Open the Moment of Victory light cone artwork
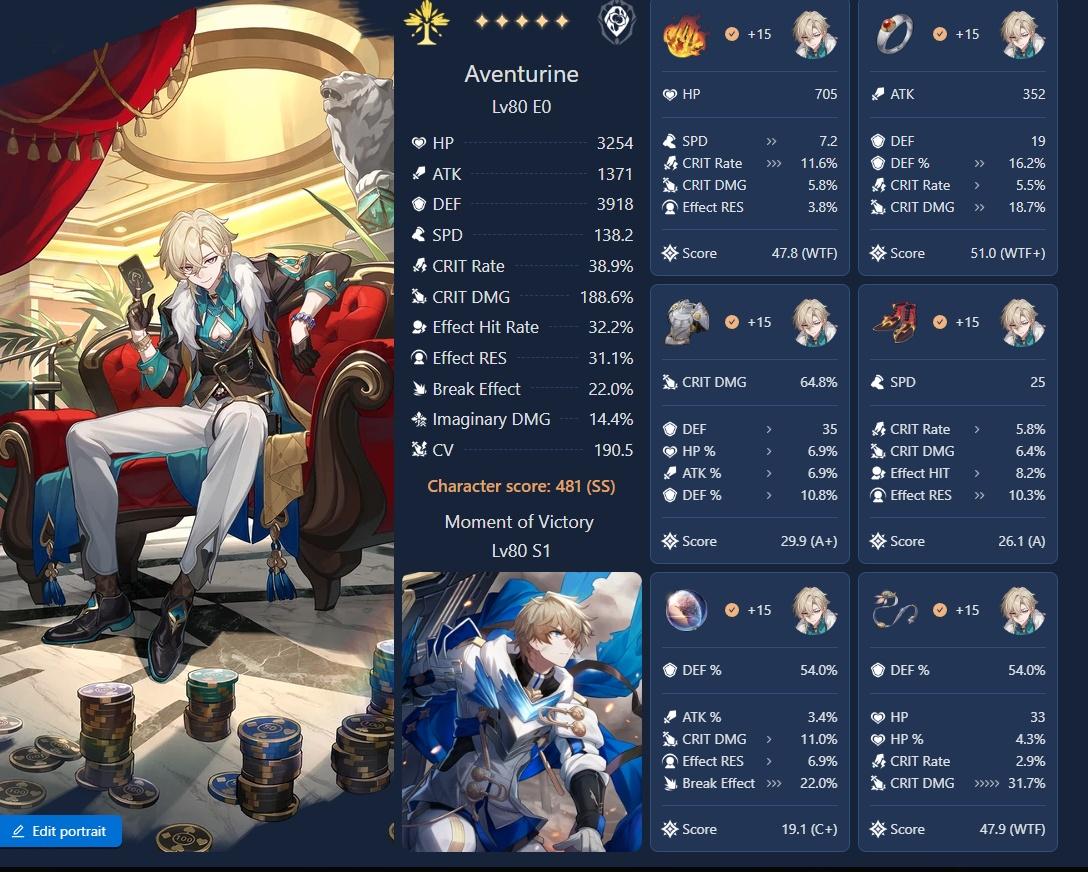 (521, 711)
